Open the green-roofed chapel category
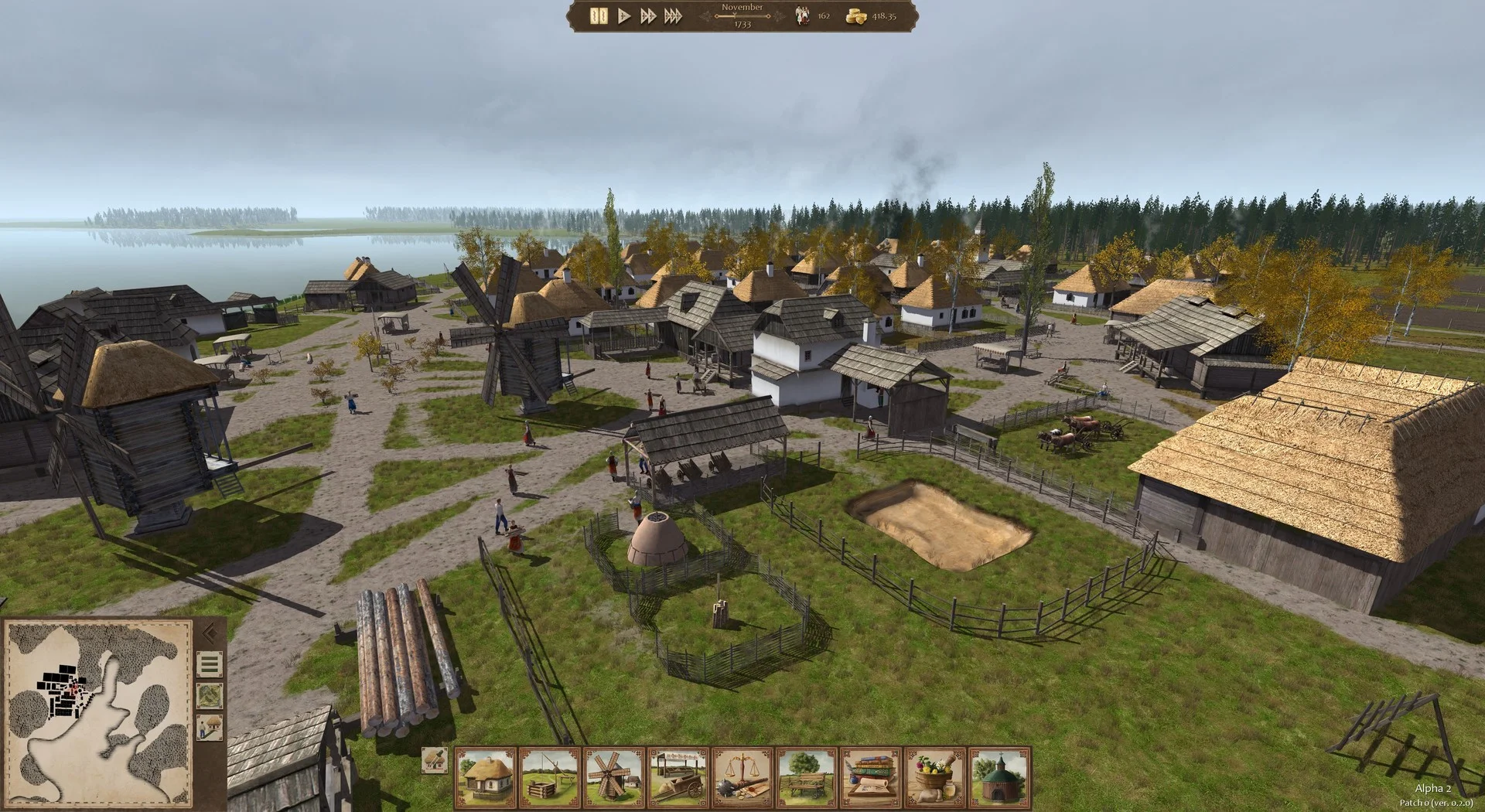Image resolution: width=1485 pixels, height=812 pixels. pos(999,776)
